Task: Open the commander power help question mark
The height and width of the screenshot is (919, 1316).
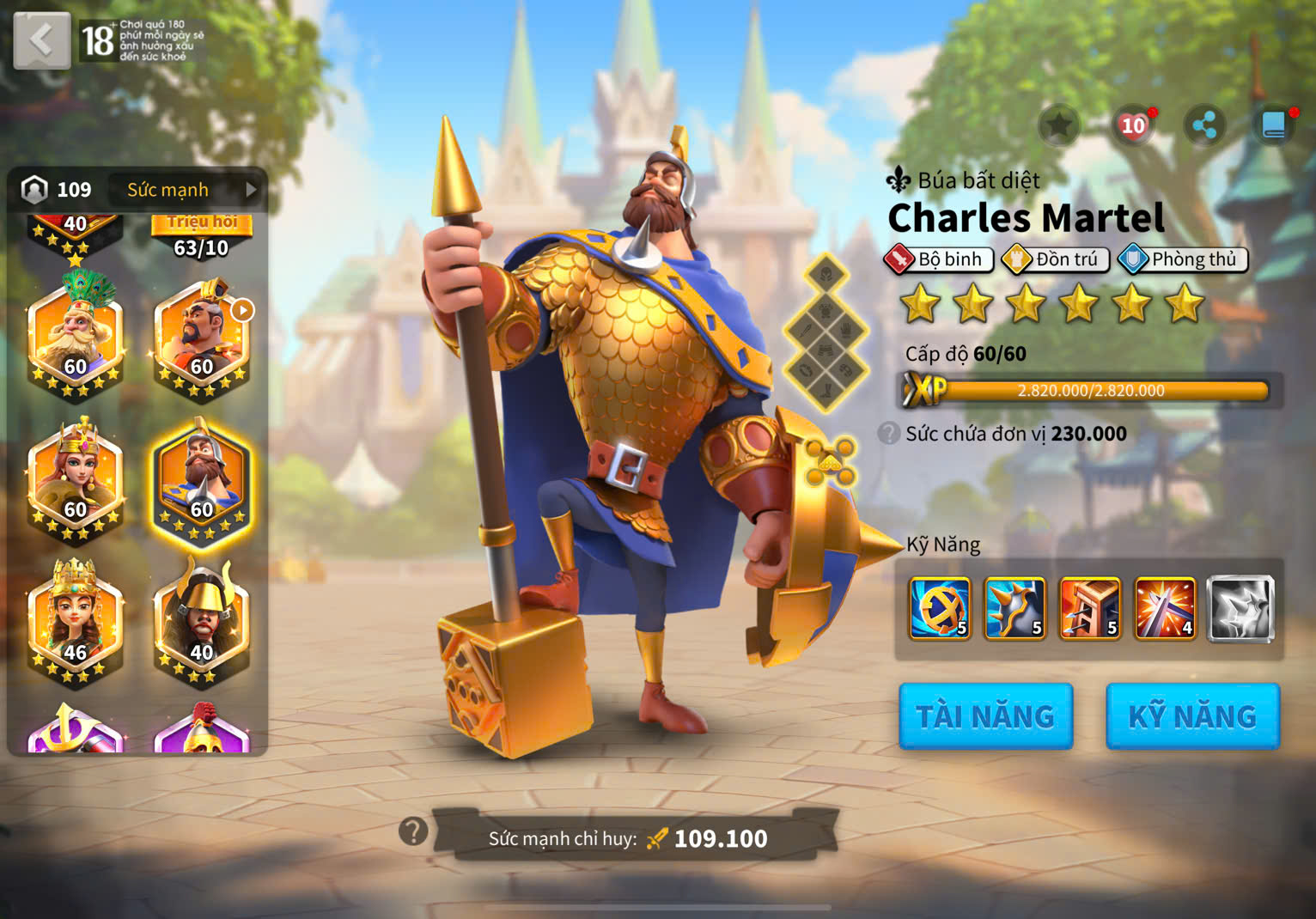Action: point(413,831)
